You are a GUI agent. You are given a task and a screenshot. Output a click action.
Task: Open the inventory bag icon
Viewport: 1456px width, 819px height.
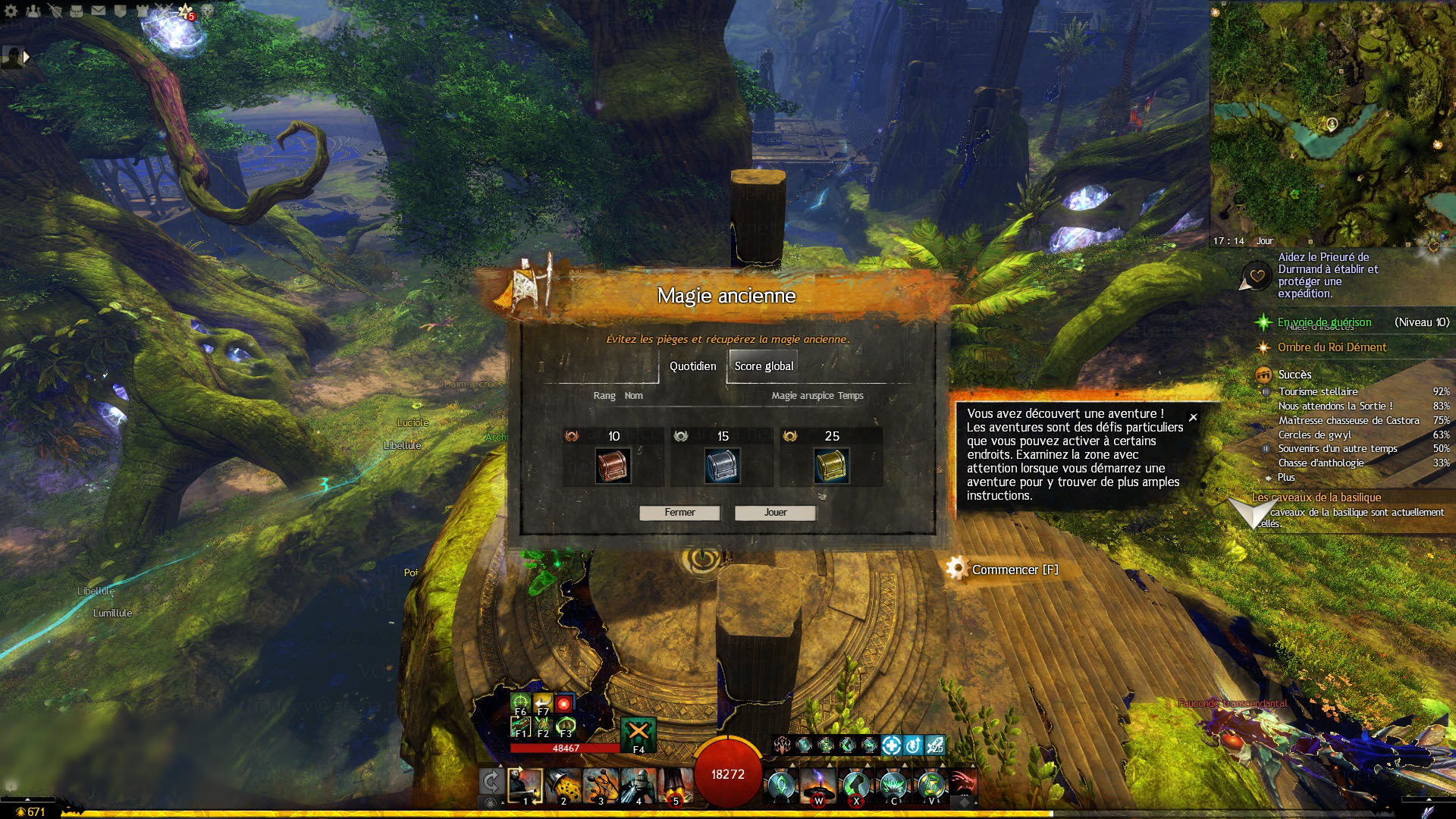click(77, 11)
